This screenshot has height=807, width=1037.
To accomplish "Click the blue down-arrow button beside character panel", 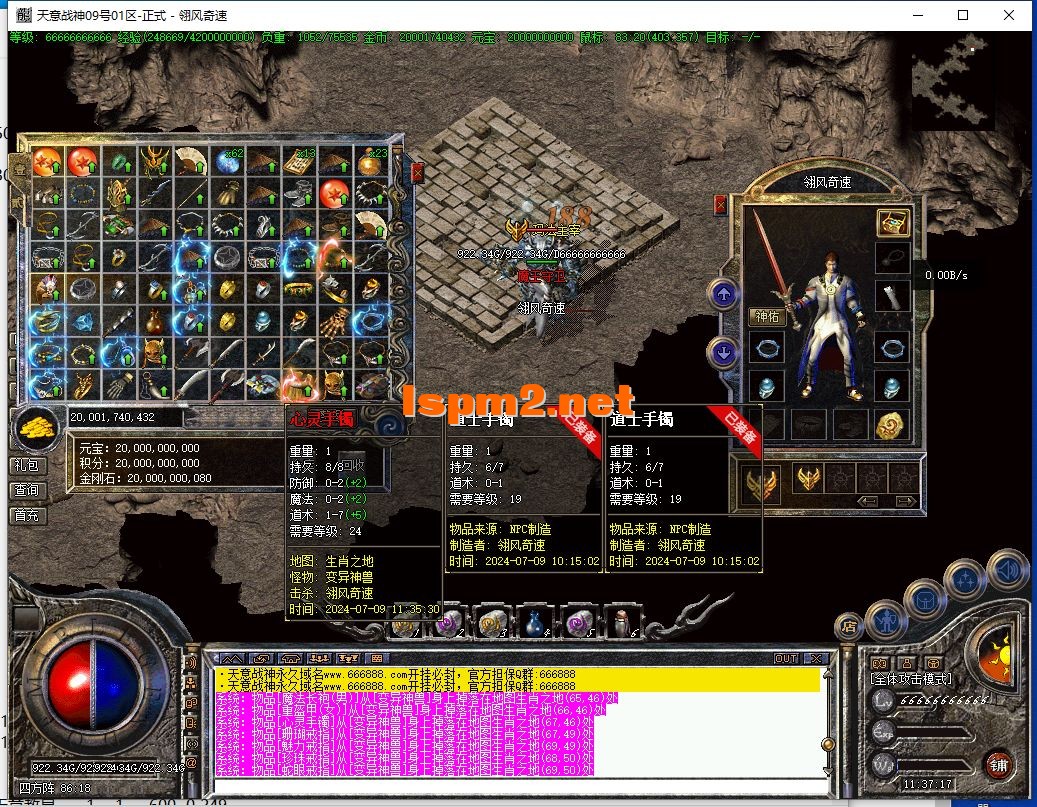I will 723,352.
